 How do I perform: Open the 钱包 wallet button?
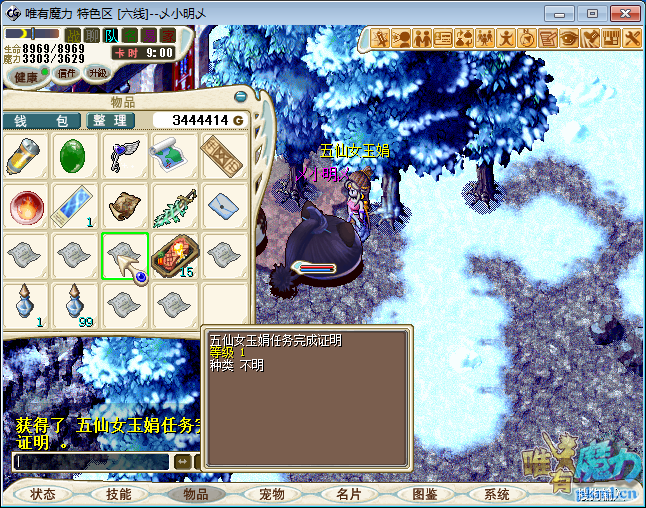pyautogui.click(x=40, y=120)
